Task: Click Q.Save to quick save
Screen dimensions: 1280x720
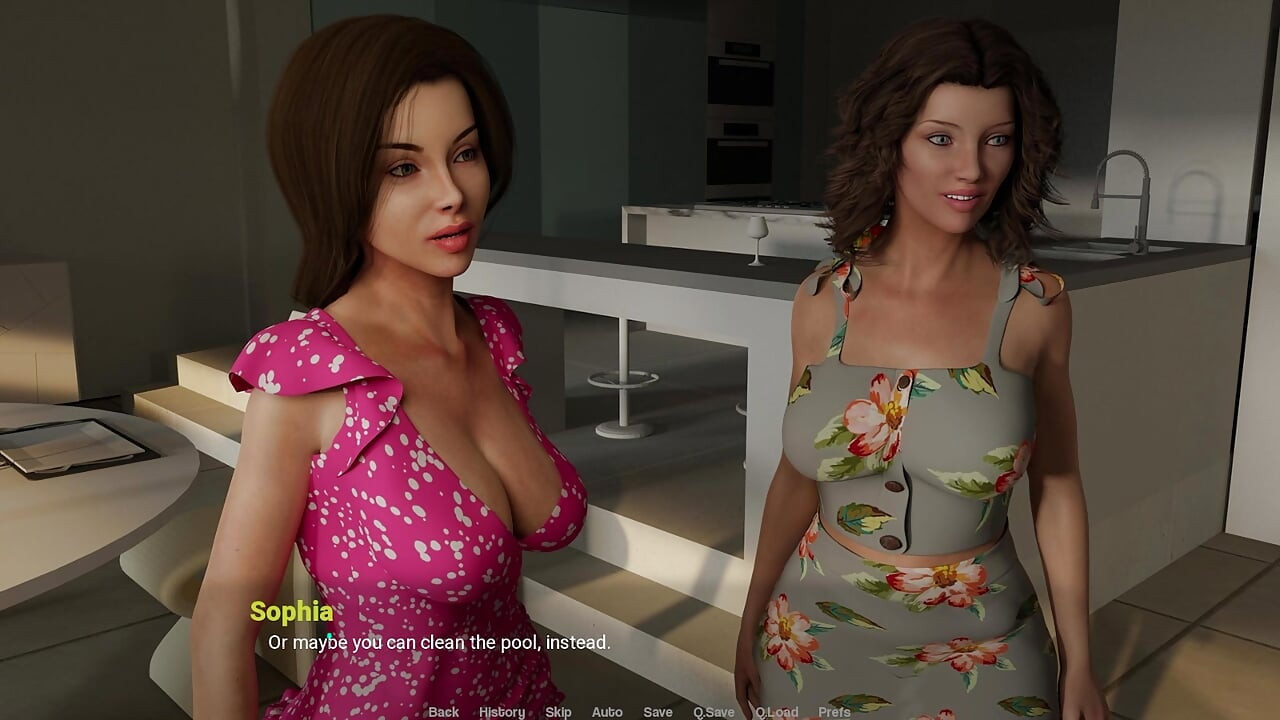Action: 714,712
